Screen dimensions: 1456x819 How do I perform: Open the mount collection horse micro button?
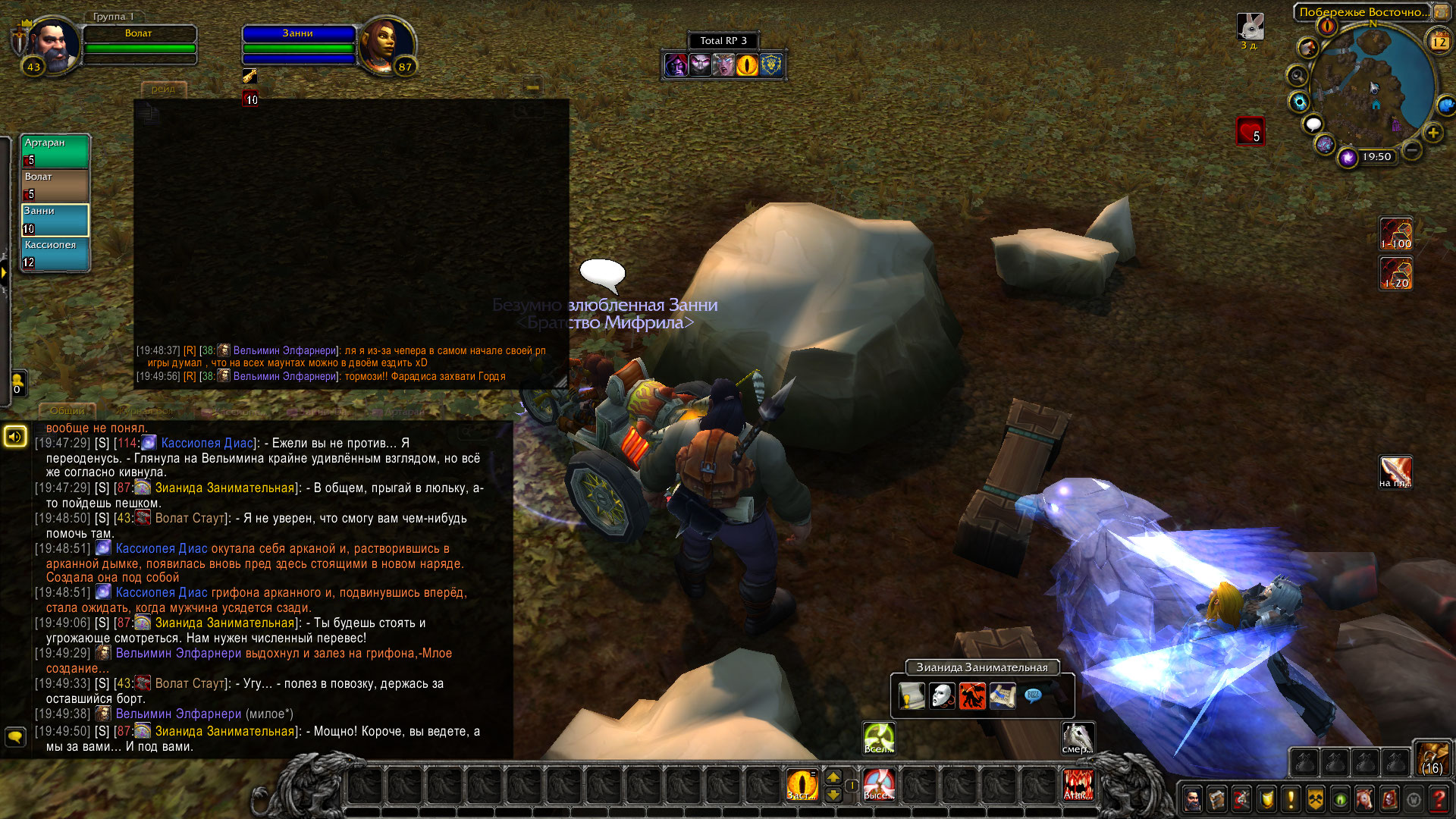(1364, 799)
